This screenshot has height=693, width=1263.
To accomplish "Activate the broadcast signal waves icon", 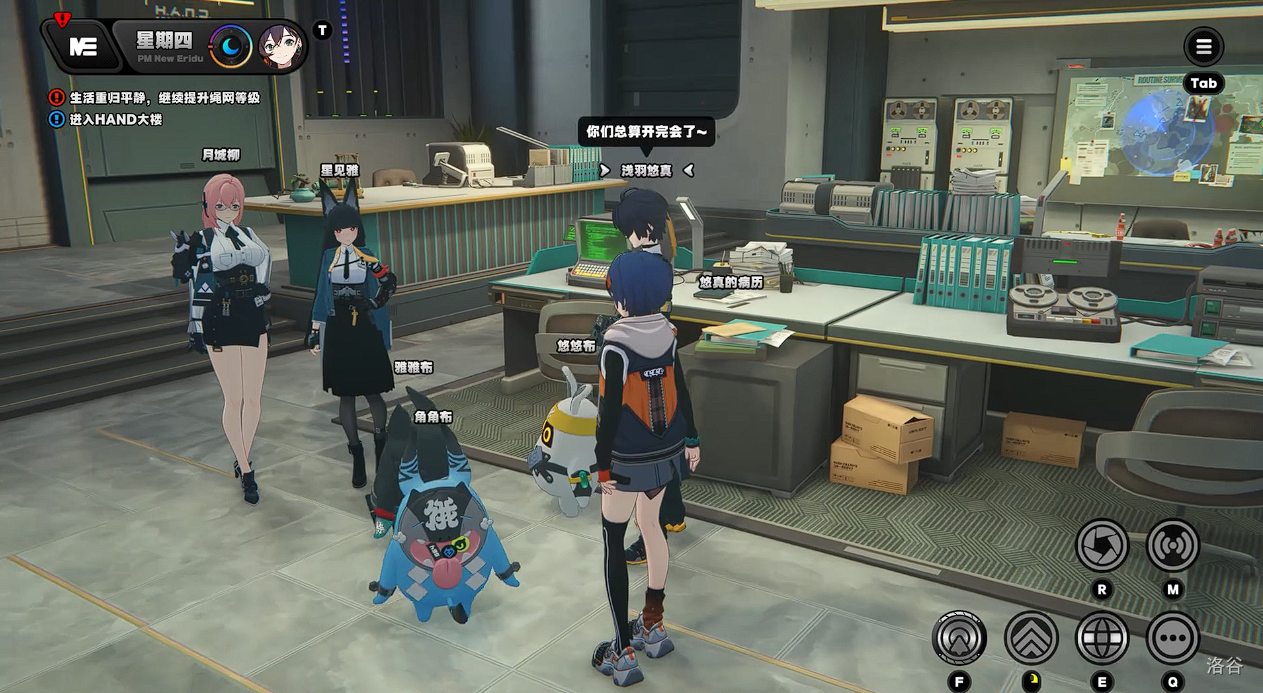I will pos(1172,545).
